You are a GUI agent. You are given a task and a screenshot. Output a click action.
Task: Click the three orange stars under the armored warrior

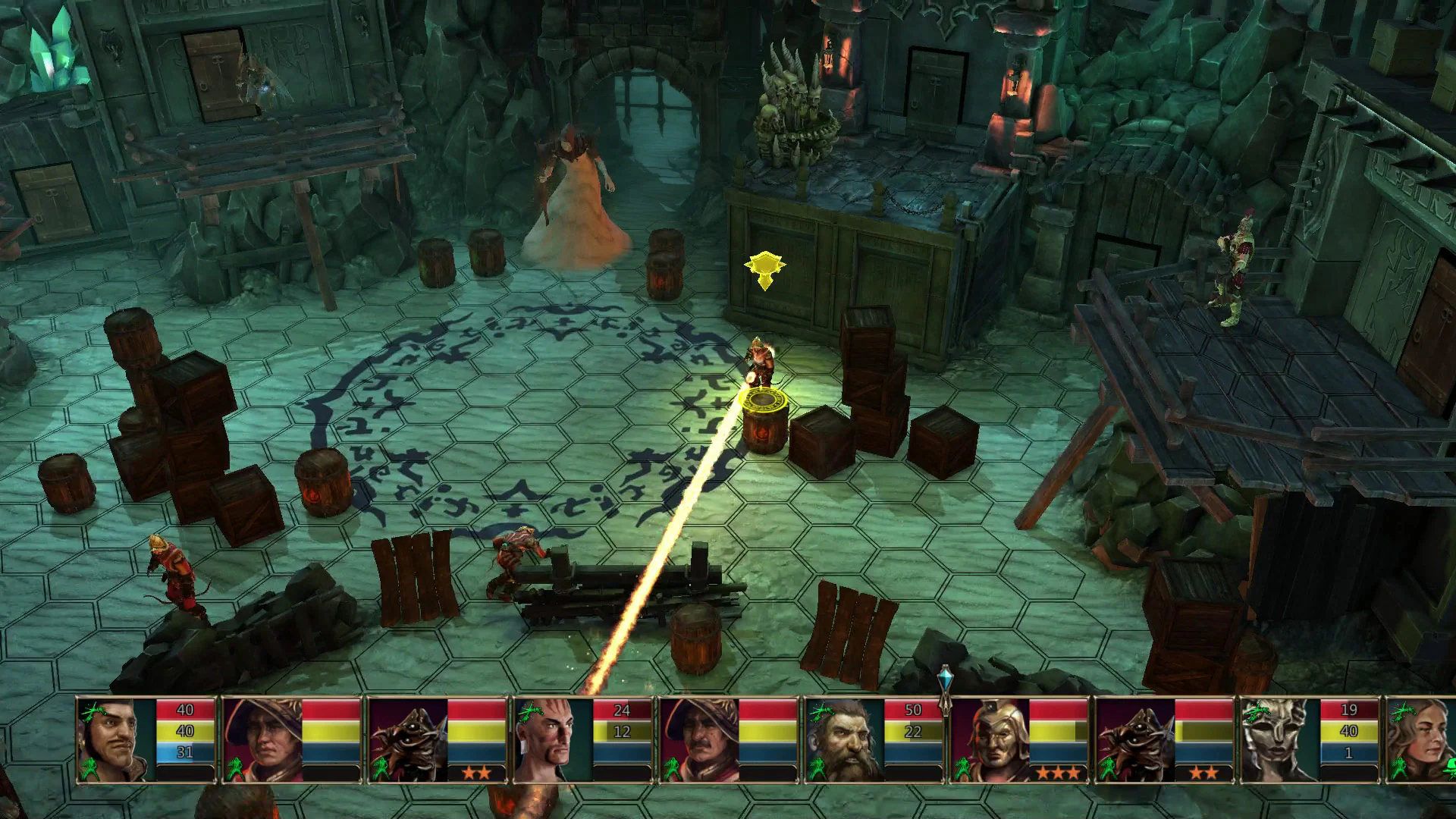coord(1059,772)
